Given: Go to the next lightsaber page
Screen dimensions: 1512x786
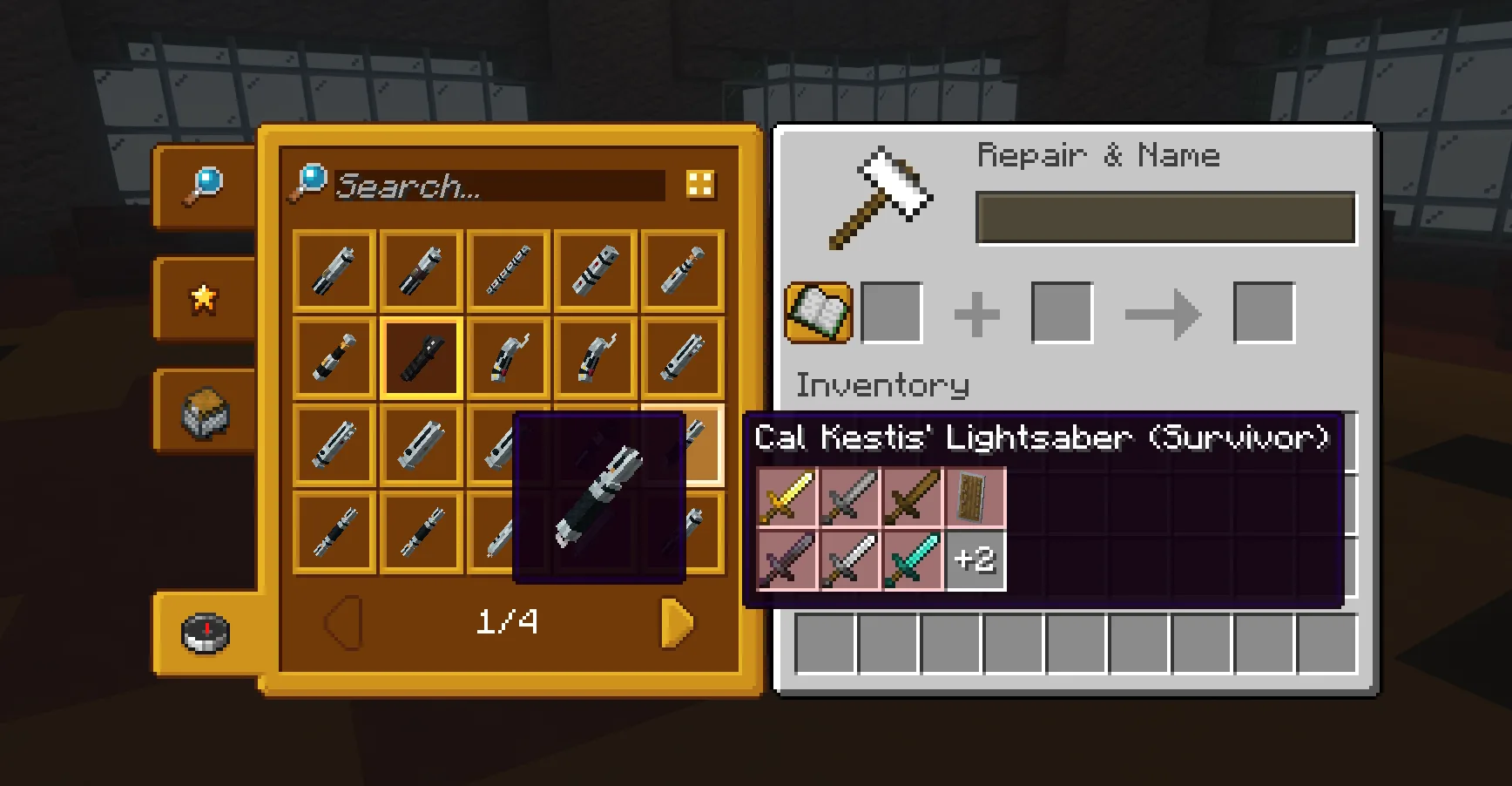Looking at the screenshot, I should click(x=677, y=622).
